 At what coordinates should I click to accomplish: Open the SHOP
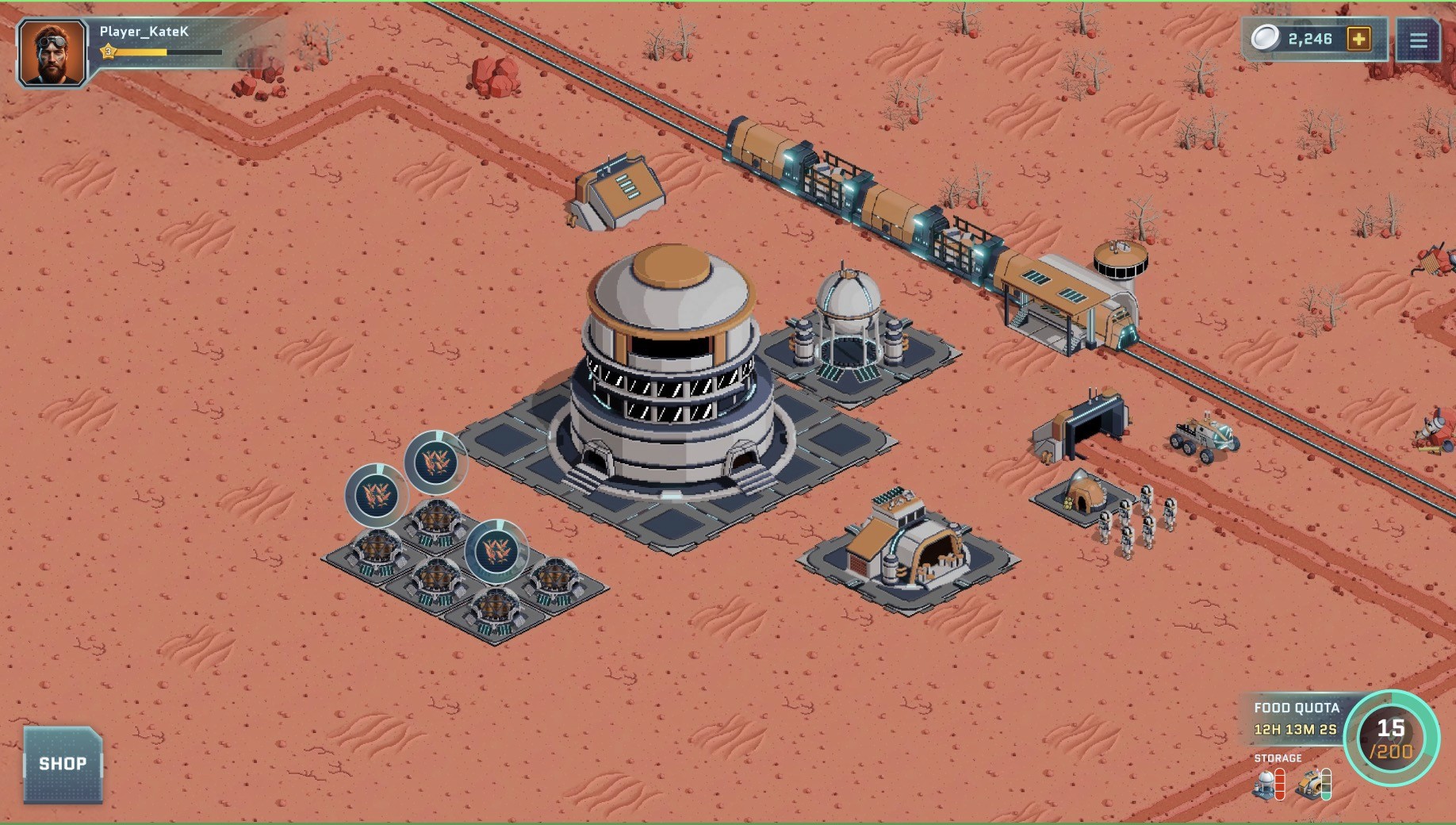tap(63, 764)
